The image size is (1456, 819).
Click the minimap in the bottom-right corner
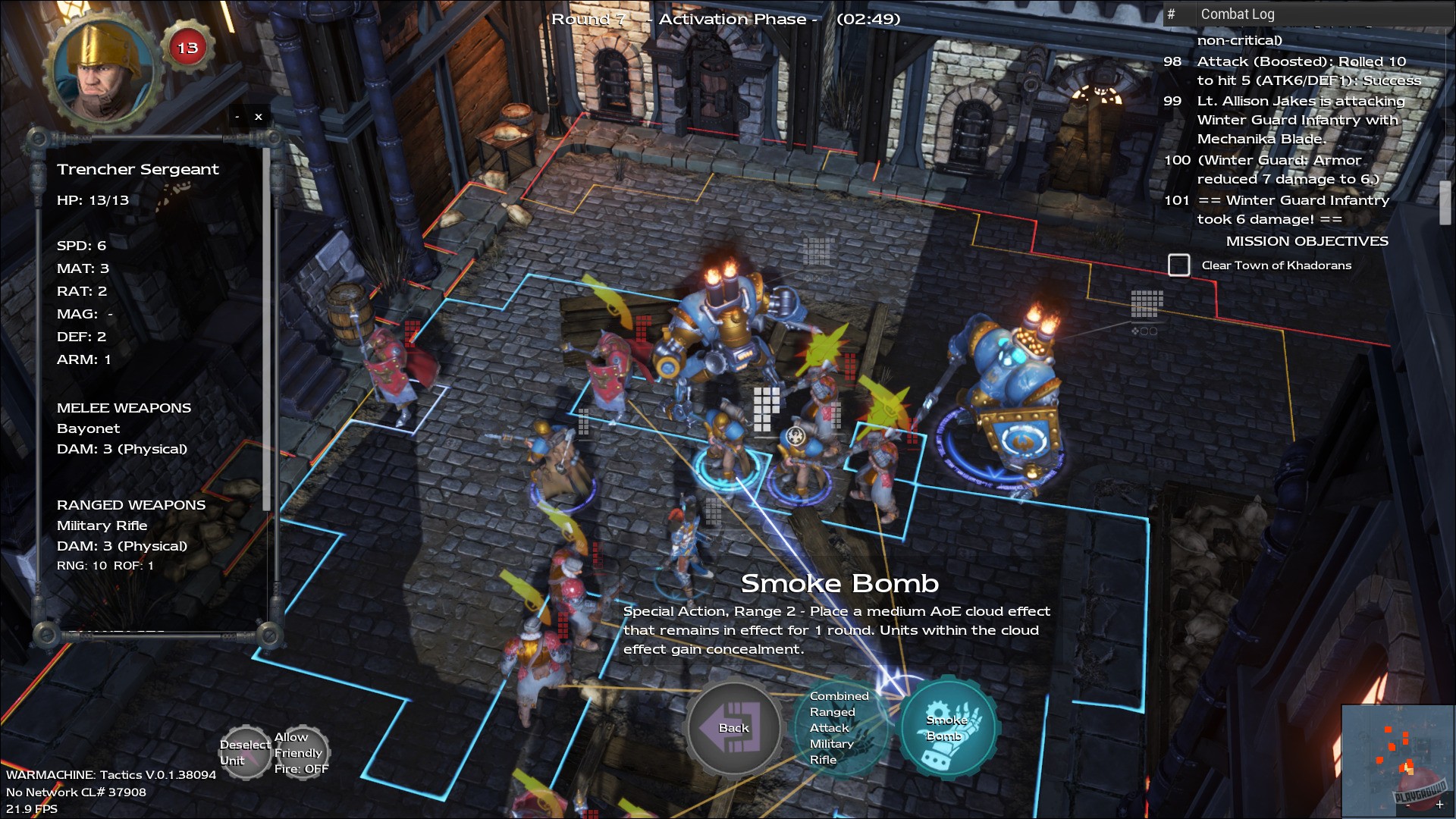click(x=1398, y=762)
